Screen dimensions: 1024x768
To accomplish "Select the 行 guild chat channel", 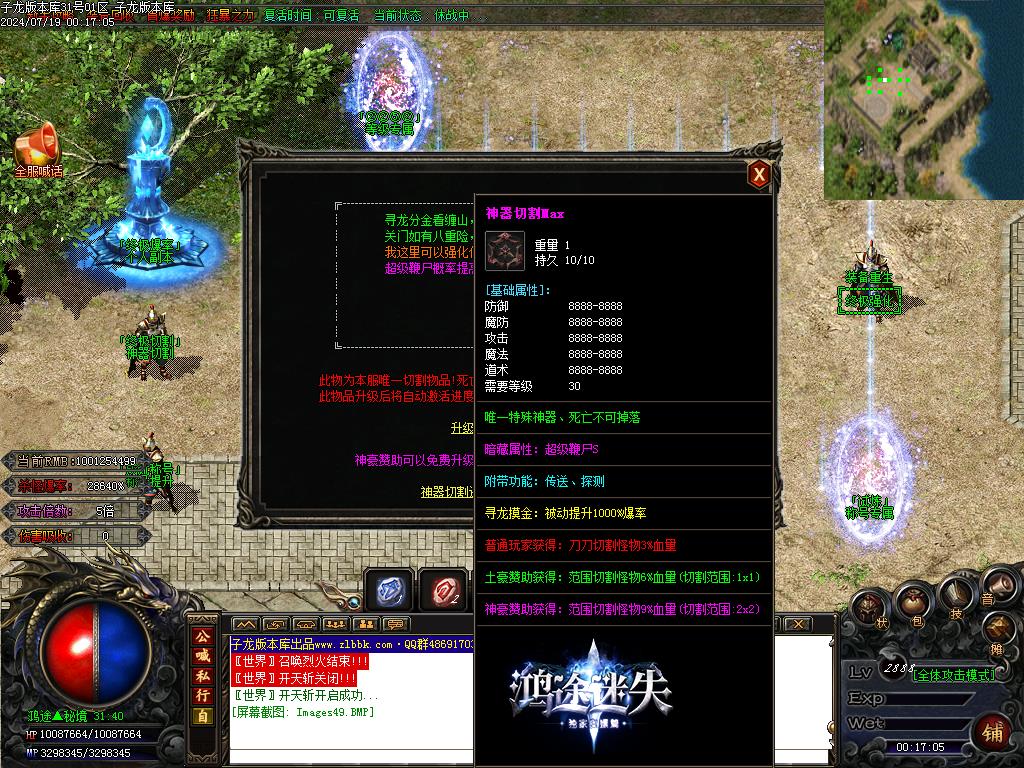I will 203,695.
